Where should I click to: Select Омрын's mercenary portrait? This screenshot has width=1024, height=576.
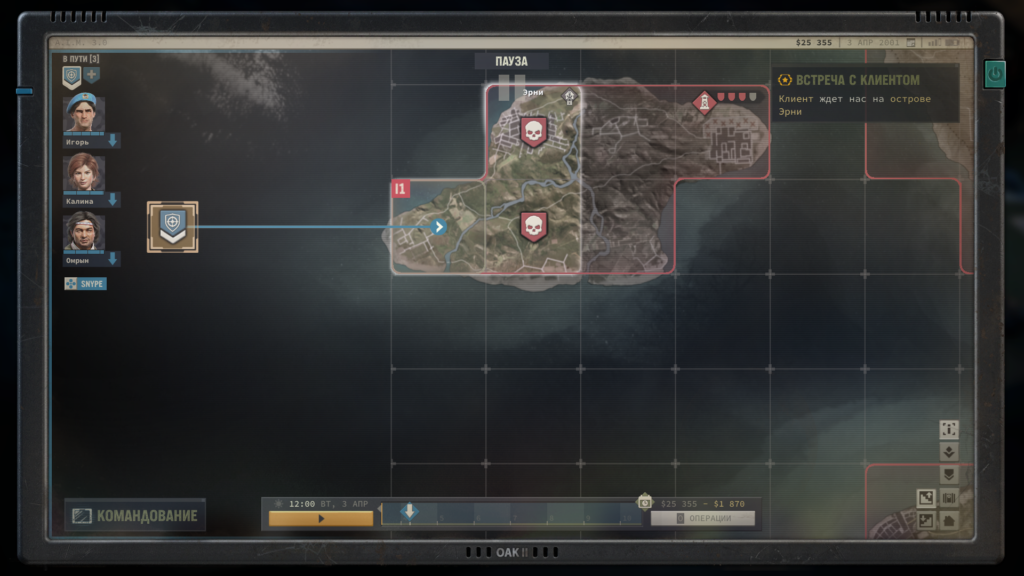84,233
